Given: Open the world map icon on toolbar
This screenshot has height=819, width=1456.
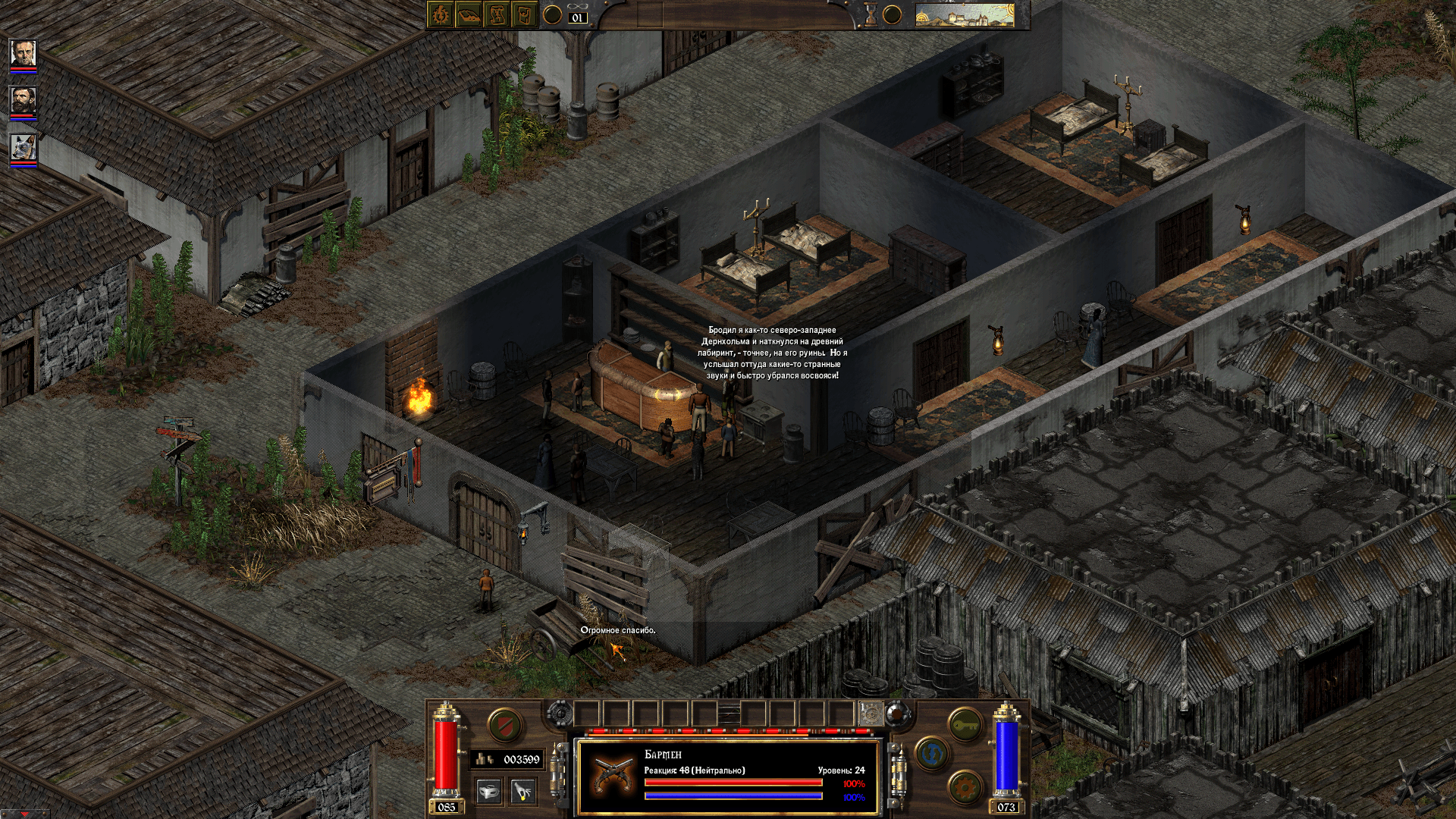Looking at the screenshot, I should click(524, 14).
